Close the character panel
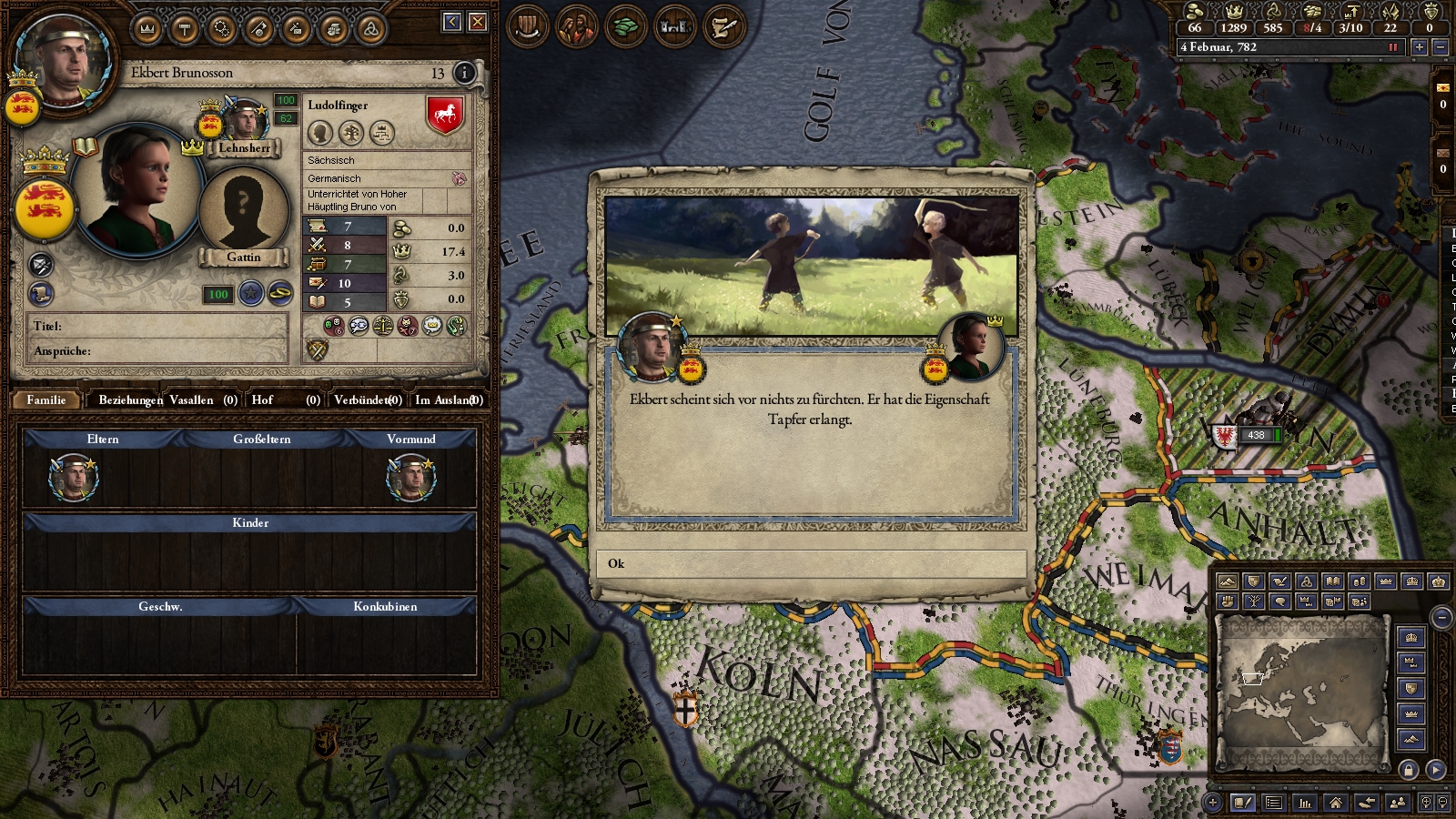Screen dimensions: 1456x819 [x=478, y=22]
